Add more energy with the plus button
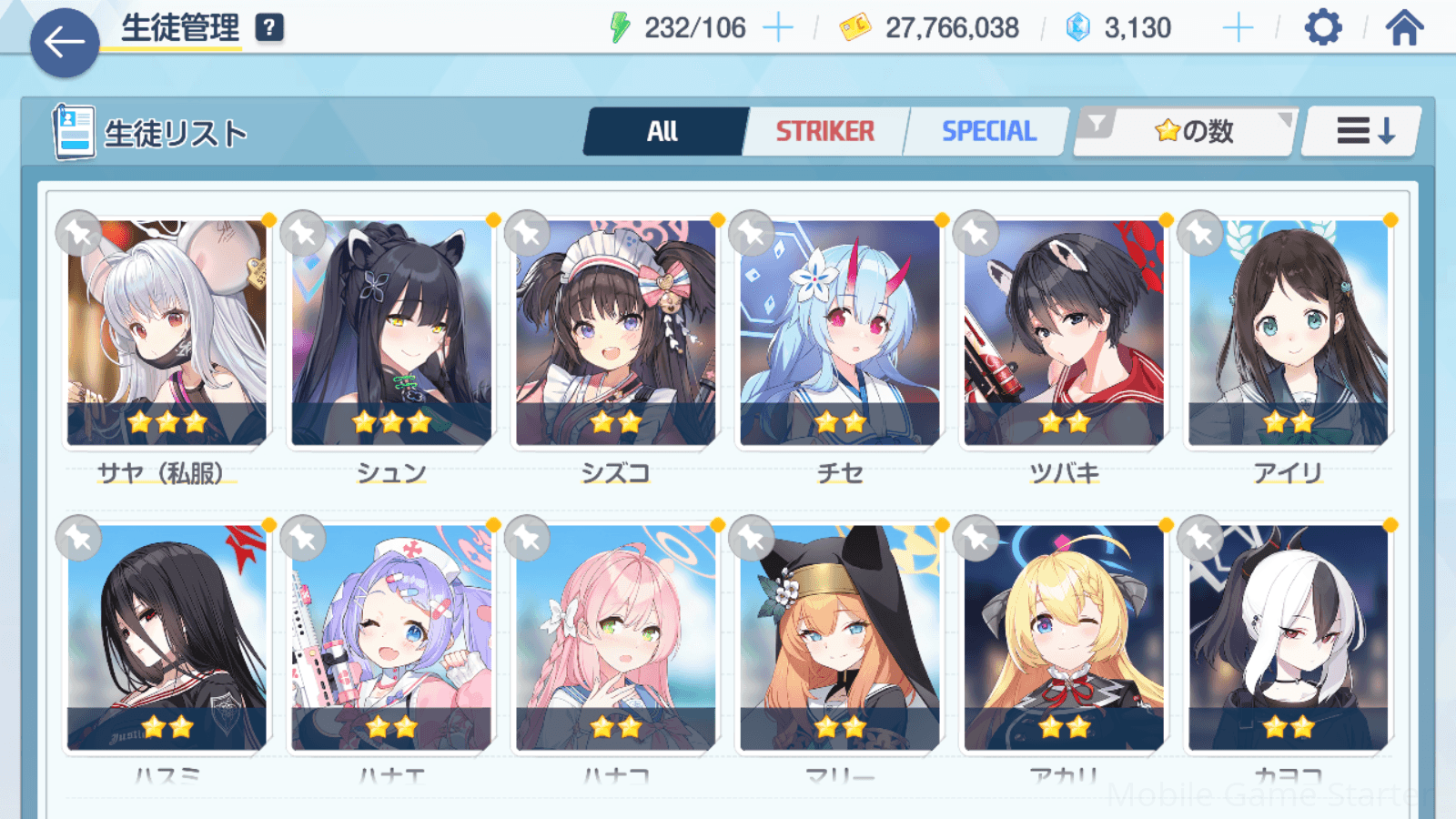The height and width of the screenshot is (819, 1456). (x=778, y=28)
